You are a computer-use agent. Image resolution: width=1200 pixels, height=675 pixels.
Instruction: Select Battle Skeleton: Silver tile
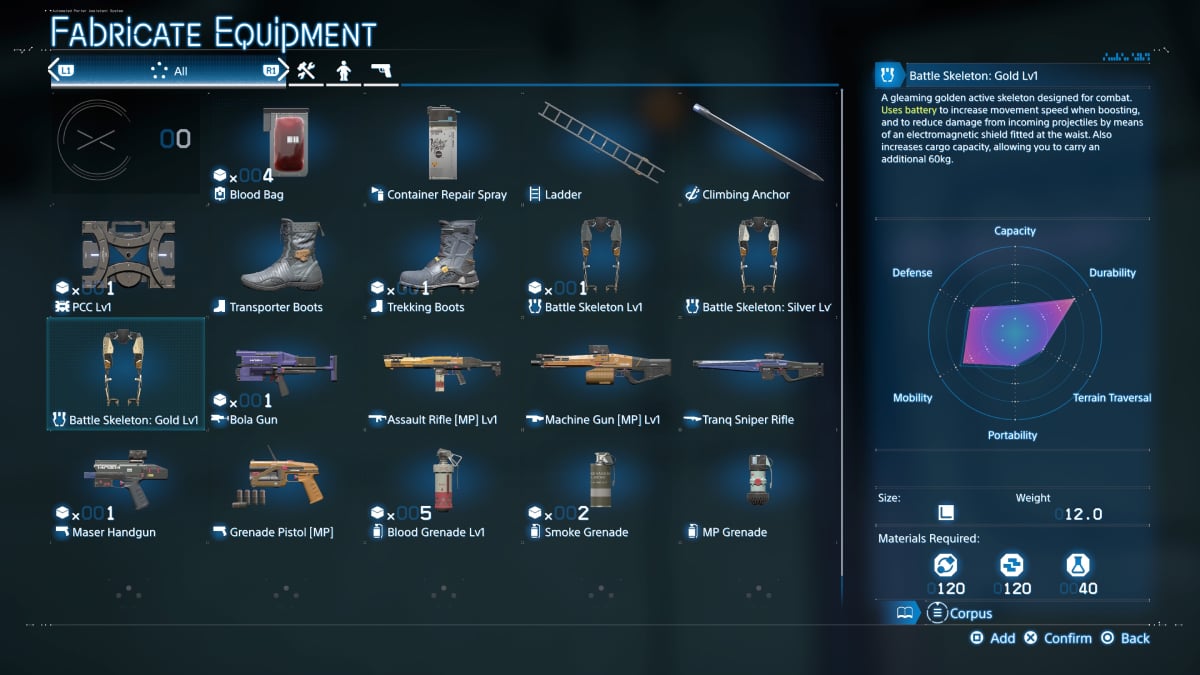point(757,260)
